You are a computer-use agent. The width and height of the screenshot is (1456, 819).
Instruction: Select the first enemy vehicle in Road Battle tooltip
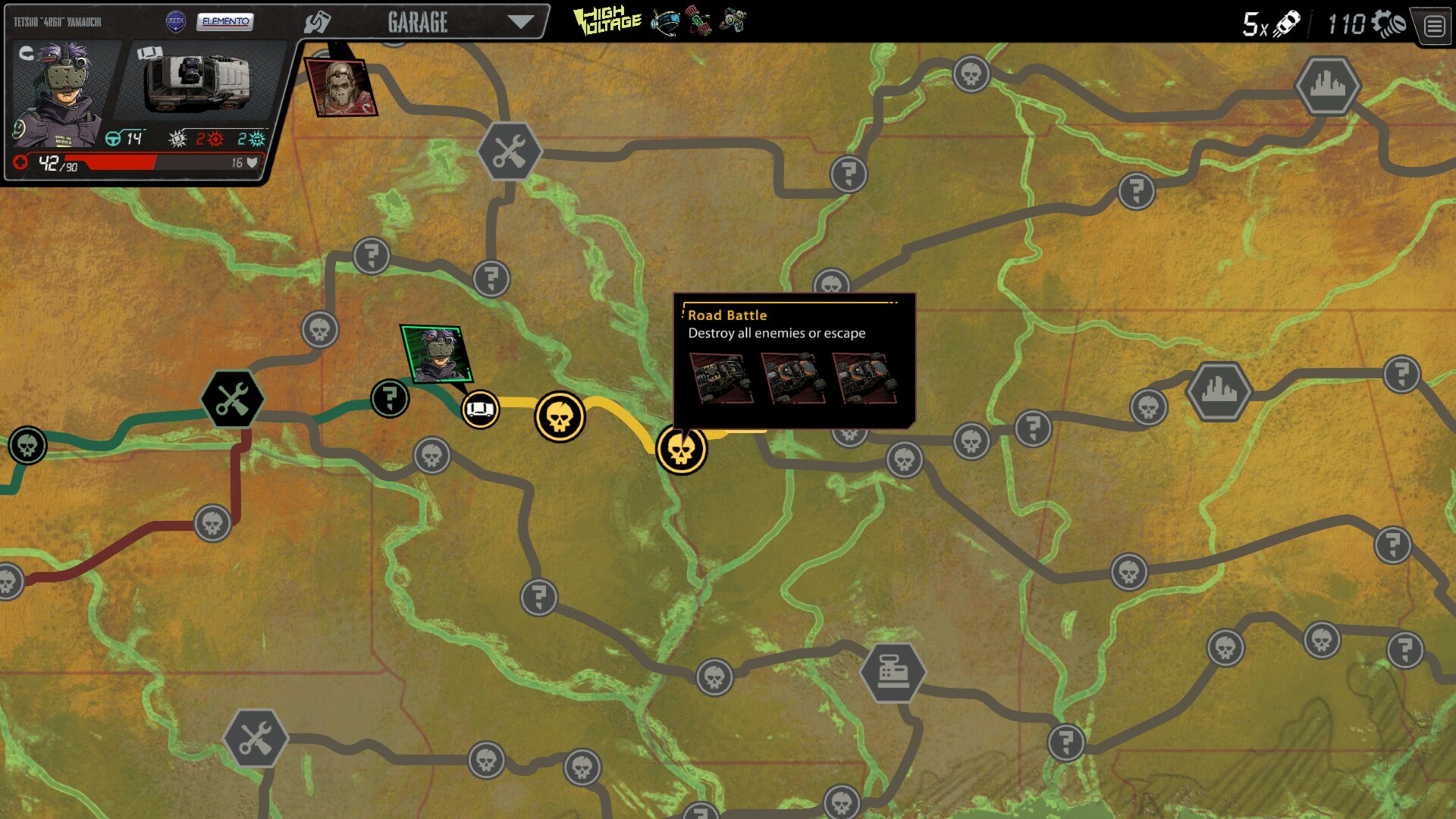point(721,378)
